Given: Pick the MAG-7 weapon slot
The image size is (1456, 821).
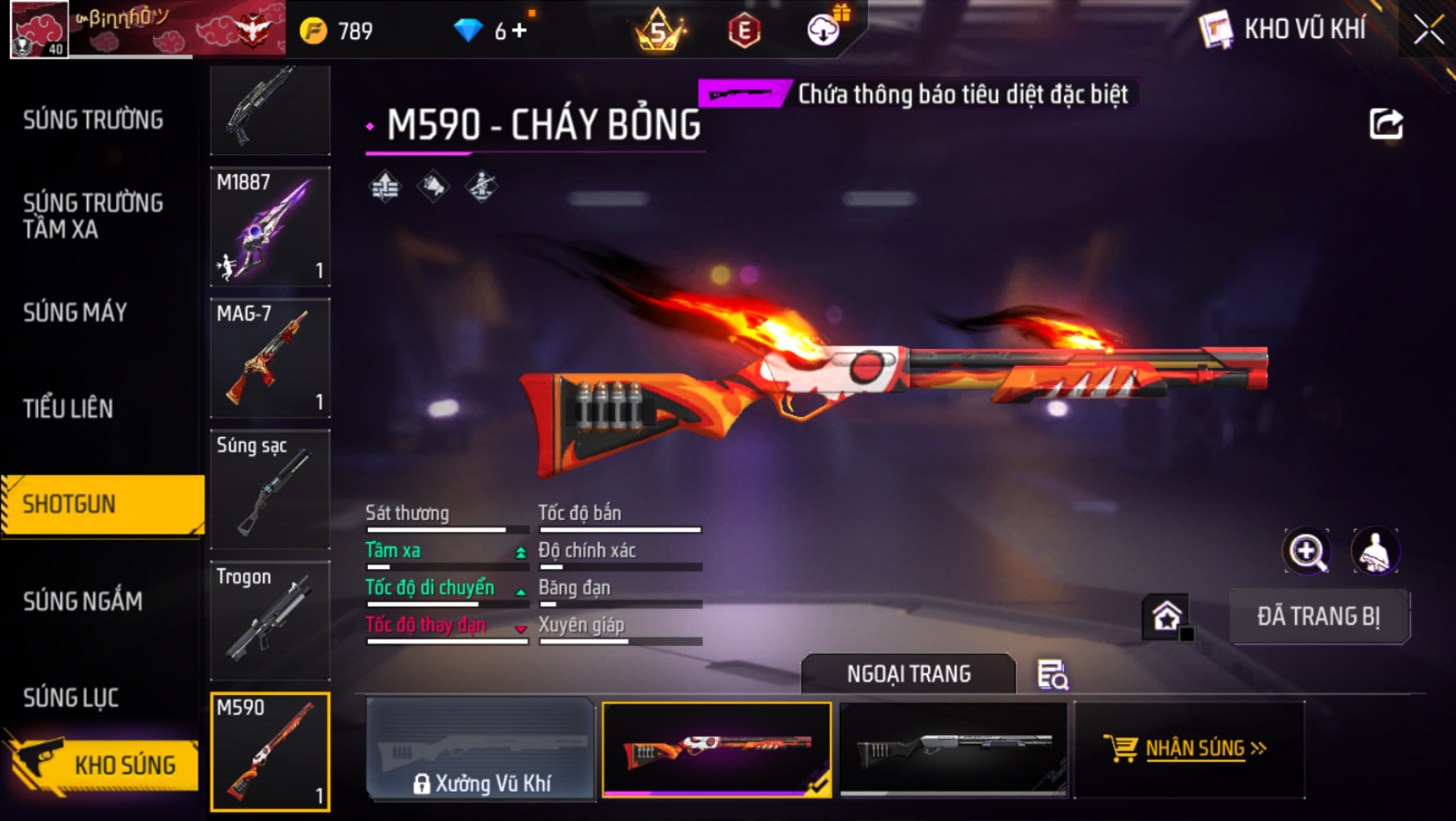Looking at the screenshot, I should pyautogui.click(x=270, y=358).
